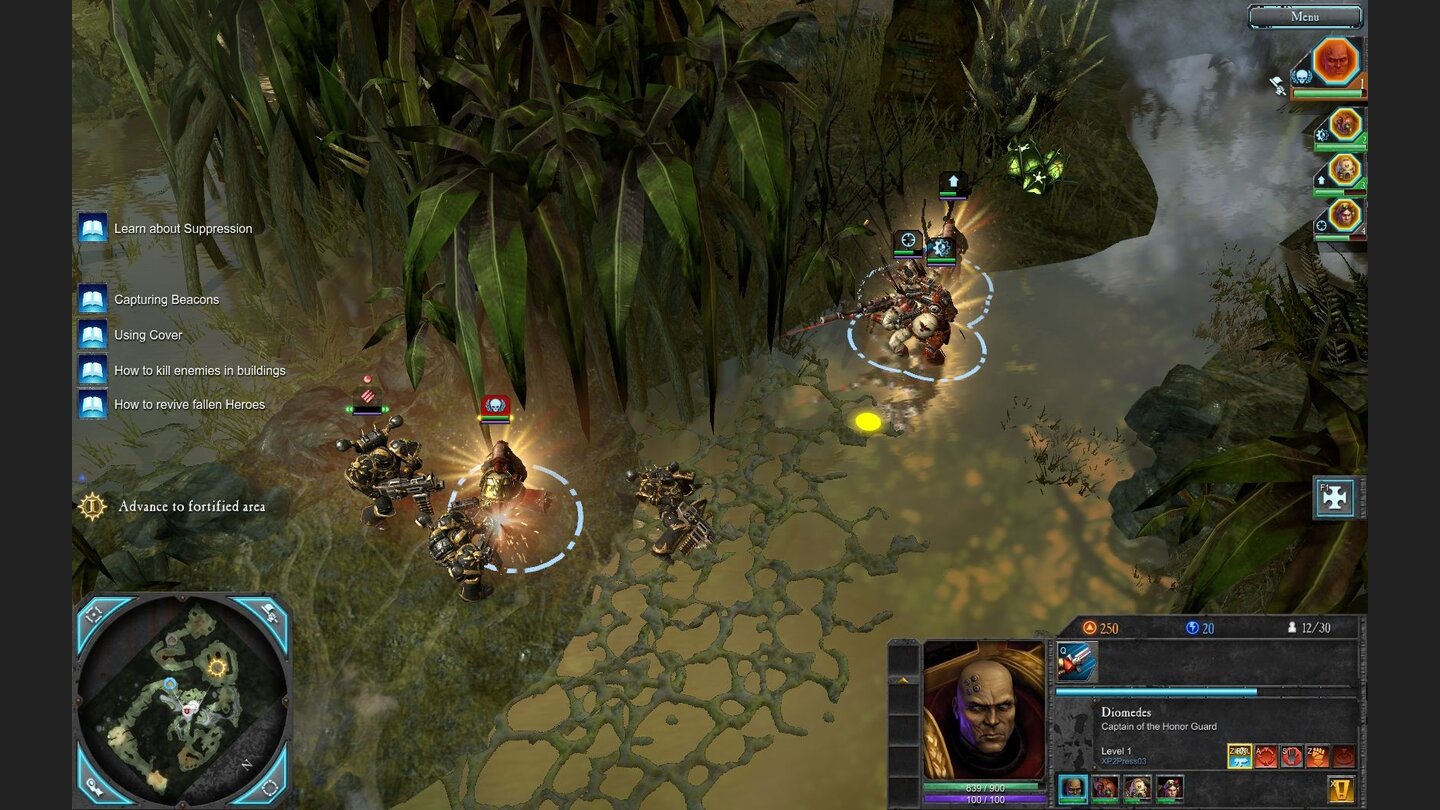Screen dimensions: 1440x810
Task: Toggle camera rotation on the minimap's bottom-right corner
Action: [x=268, y=789]
